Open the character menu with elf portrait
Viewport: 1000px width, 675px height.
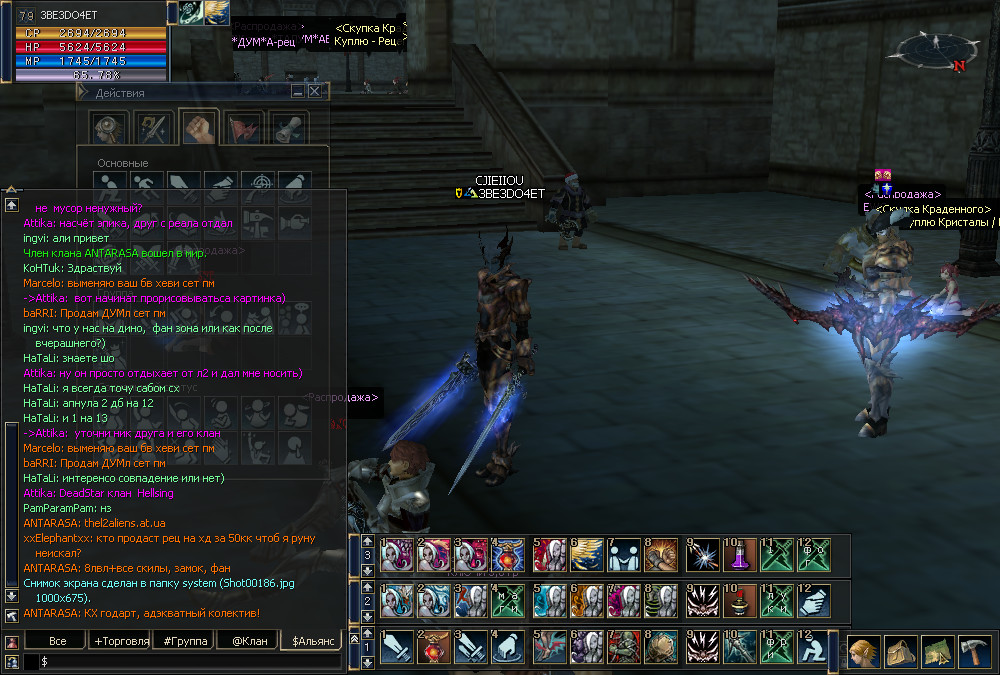click(865, 651)
